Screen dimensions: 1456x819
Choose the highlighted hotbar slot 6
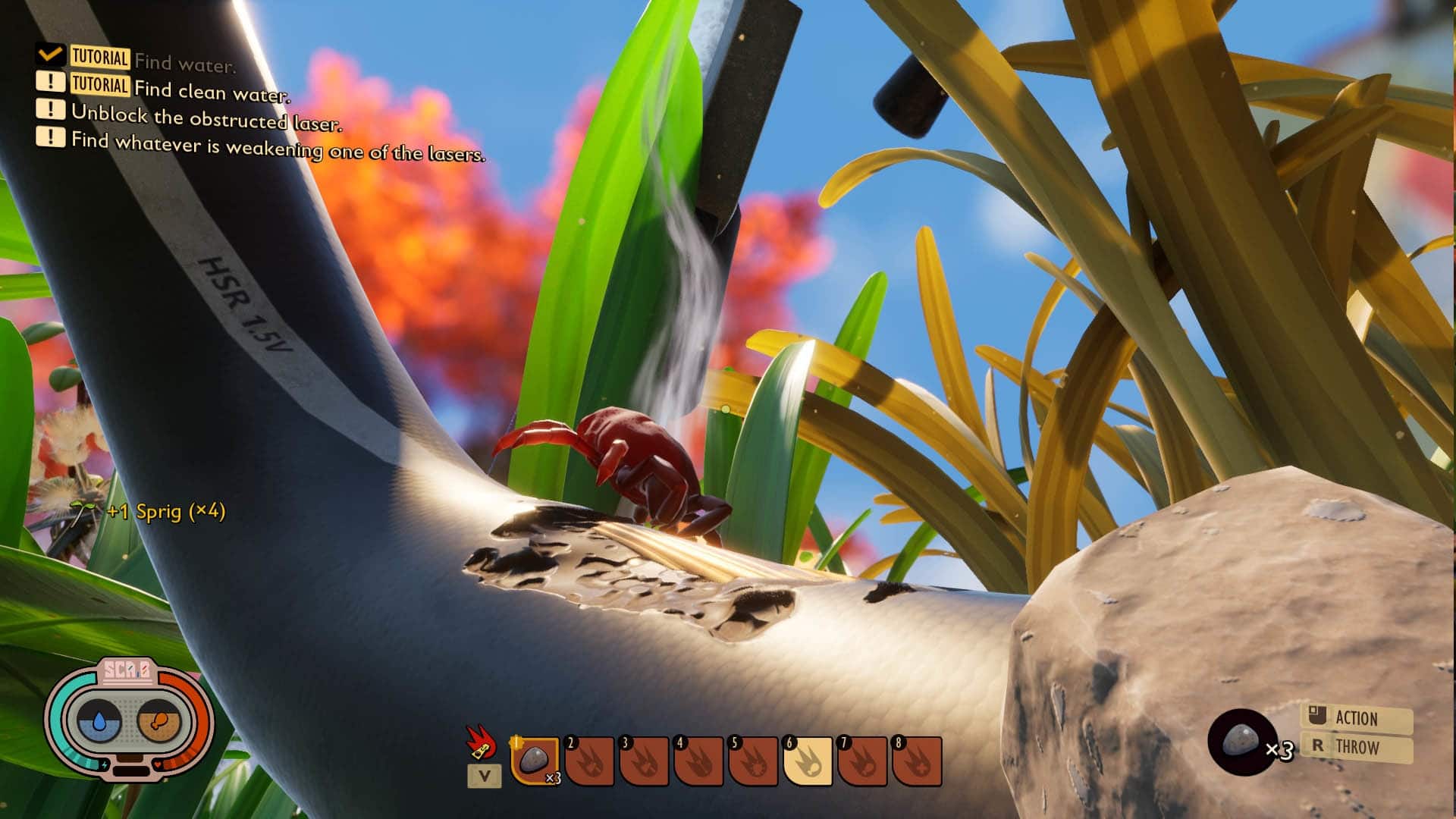808,760
